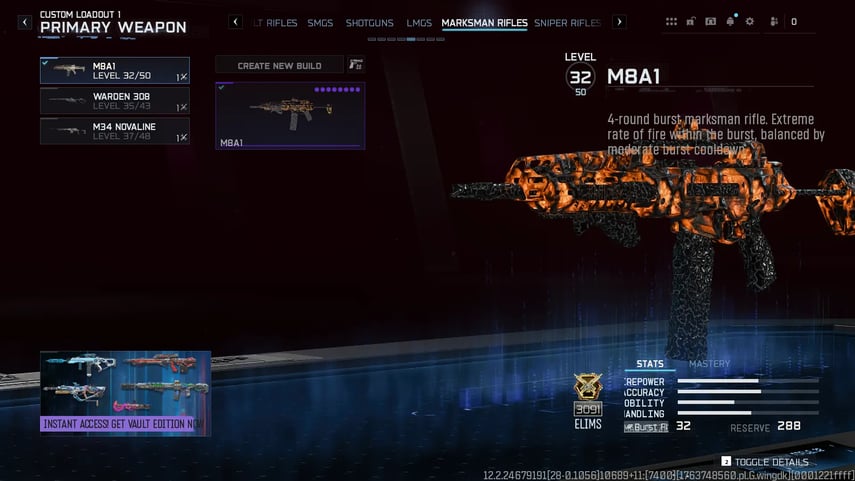Go back from Custom Loadout 1
855x481 pixels.
[25, 22]
